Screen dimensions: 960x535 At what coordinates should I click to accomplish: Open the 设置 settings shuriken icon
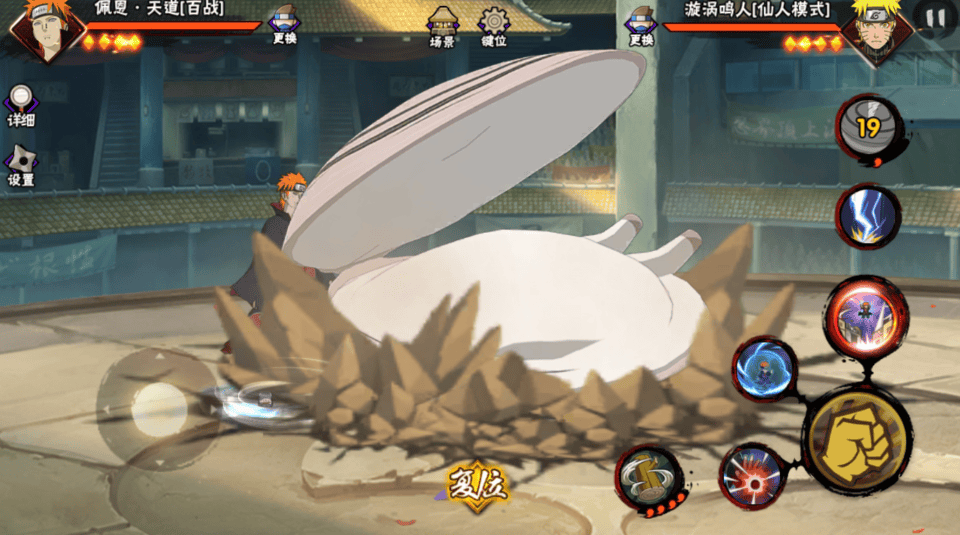(21, 166)
